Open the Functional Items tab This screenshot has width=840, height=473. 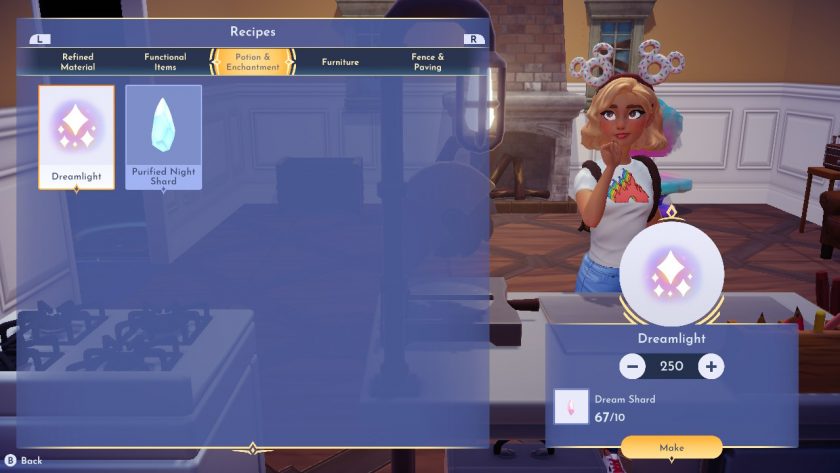165,62
